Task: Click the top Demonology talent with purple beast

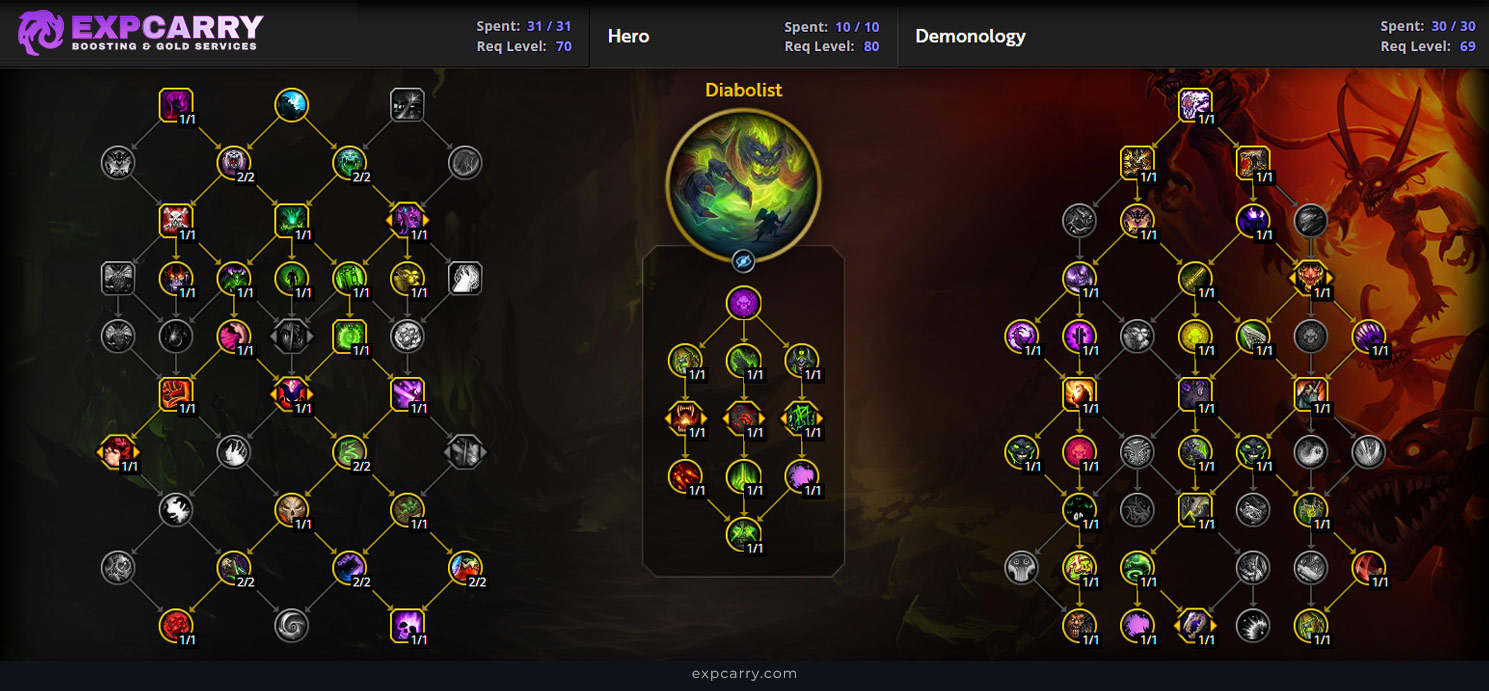Action: pyautogui.click(x=1195, y=105)
